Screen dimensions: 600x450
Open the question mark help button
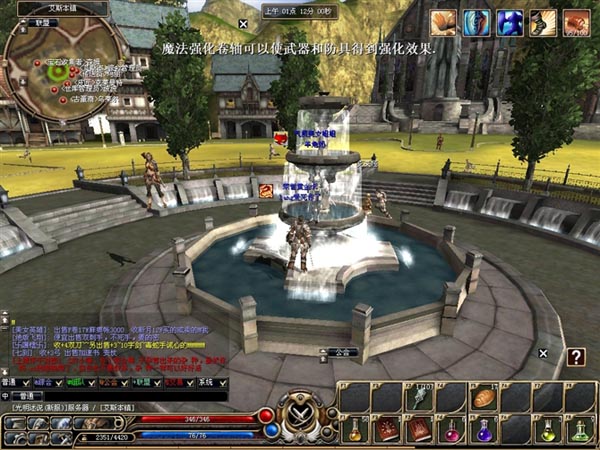click(x=576, y=357)
